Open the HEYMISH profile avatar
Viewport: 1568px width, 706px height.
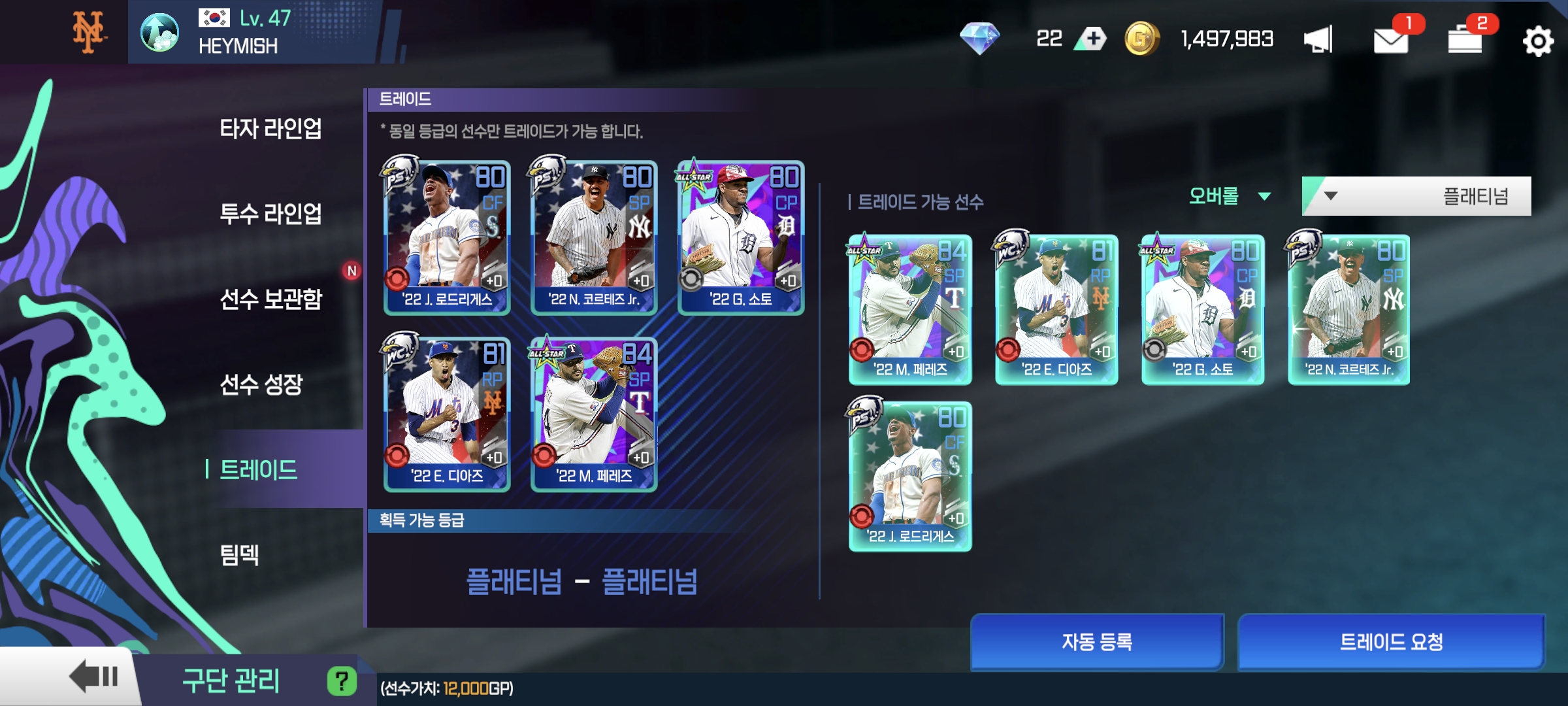159,33
